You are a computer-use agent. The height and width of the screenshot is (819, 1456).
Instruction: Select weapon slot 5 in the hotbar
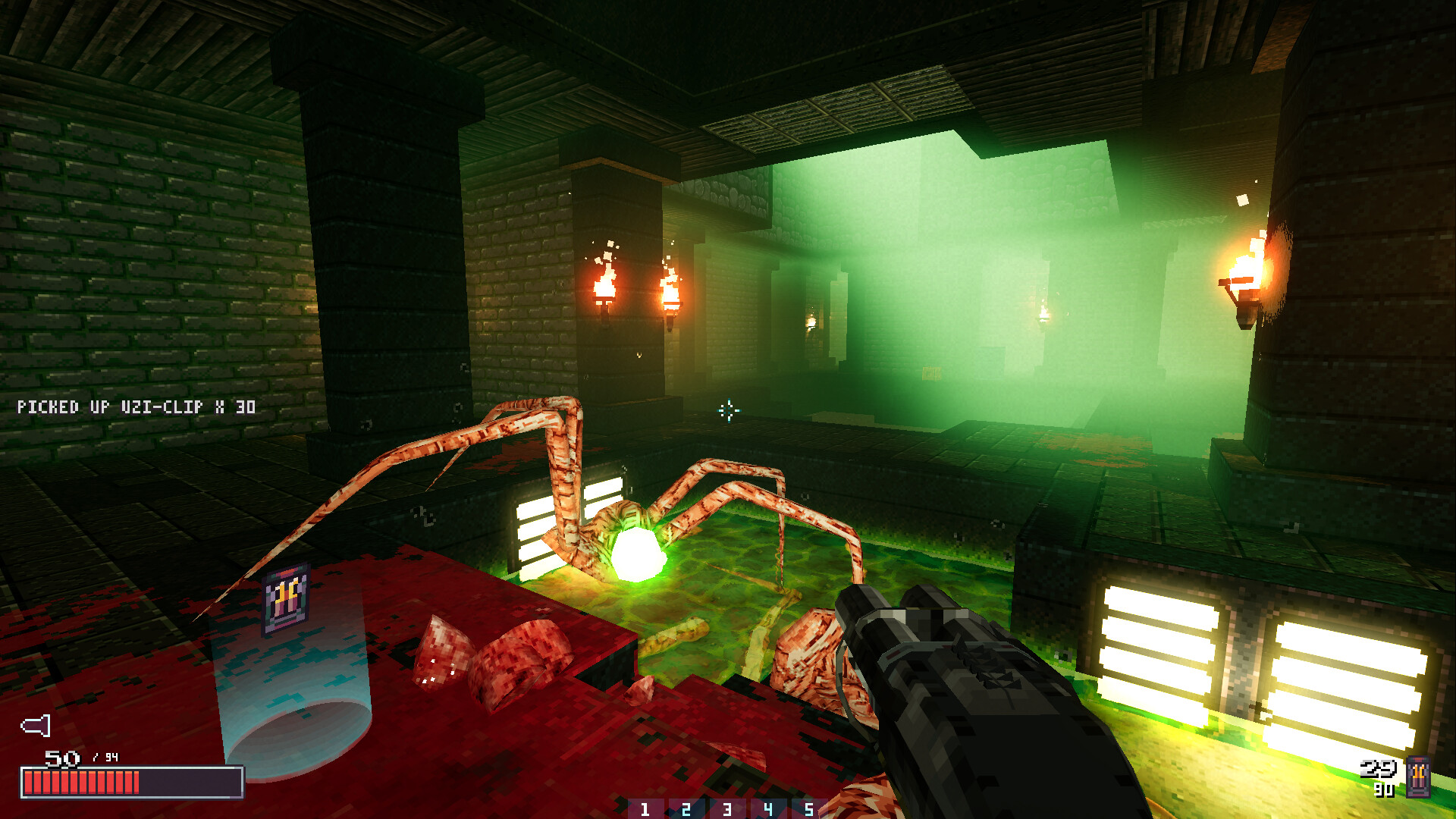(810, 808)
